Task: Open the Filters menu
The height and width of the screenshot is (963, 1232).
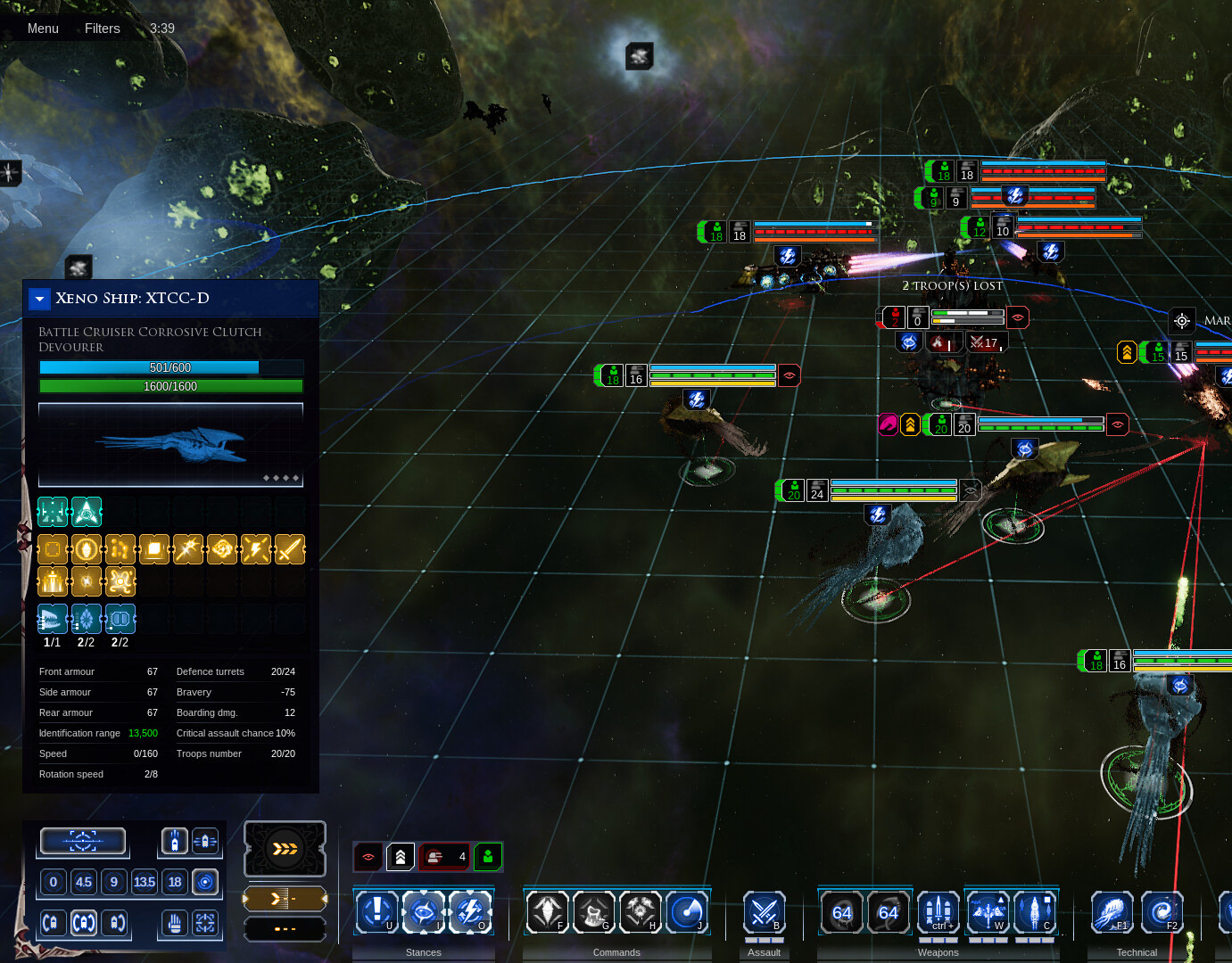Action: (x=102, y=29)
